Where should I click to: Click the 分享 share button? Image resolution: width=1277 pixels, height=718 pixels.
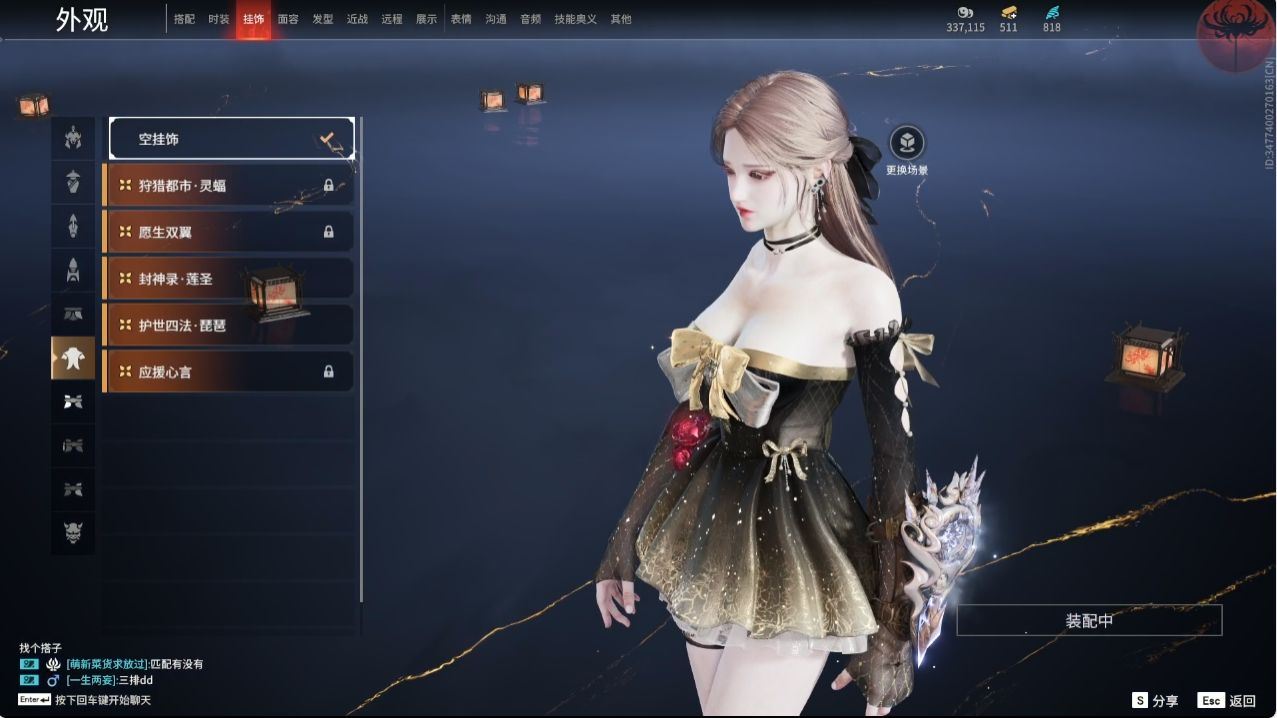1155,701
